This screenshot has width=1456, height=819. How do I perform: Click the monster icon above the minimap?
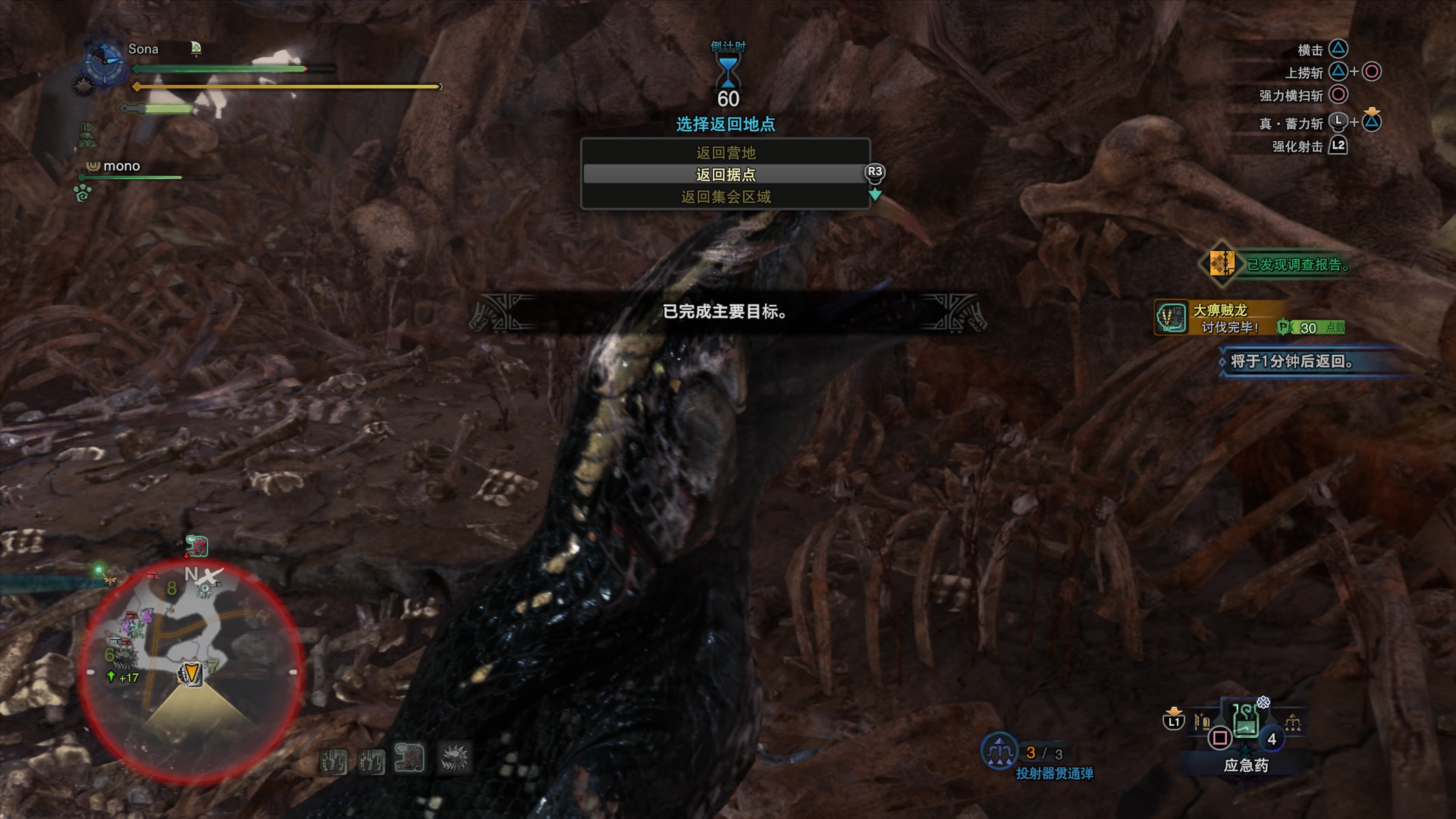click(197, 546)
